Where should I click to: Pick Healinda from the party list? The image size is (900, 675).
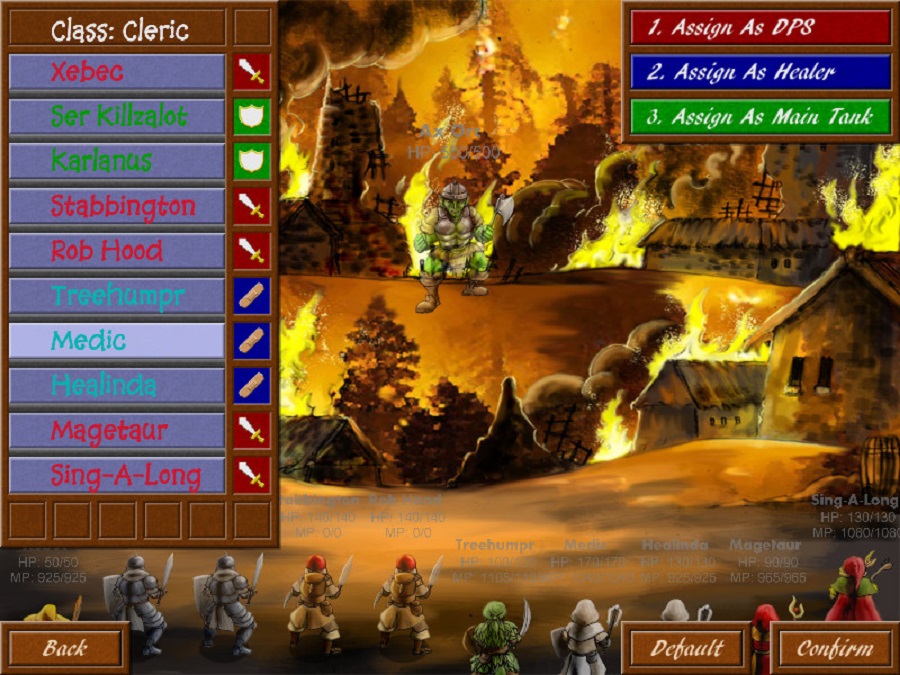point(117,385)
